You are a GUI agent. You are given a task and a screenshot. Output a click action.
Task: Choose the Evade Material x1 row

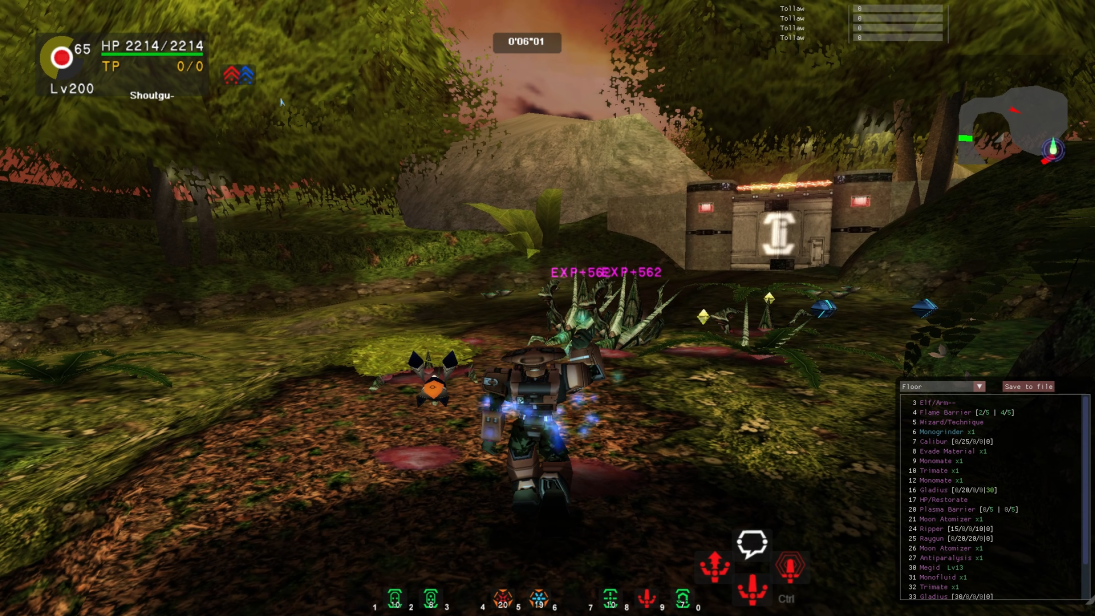[x=953, y=451]
